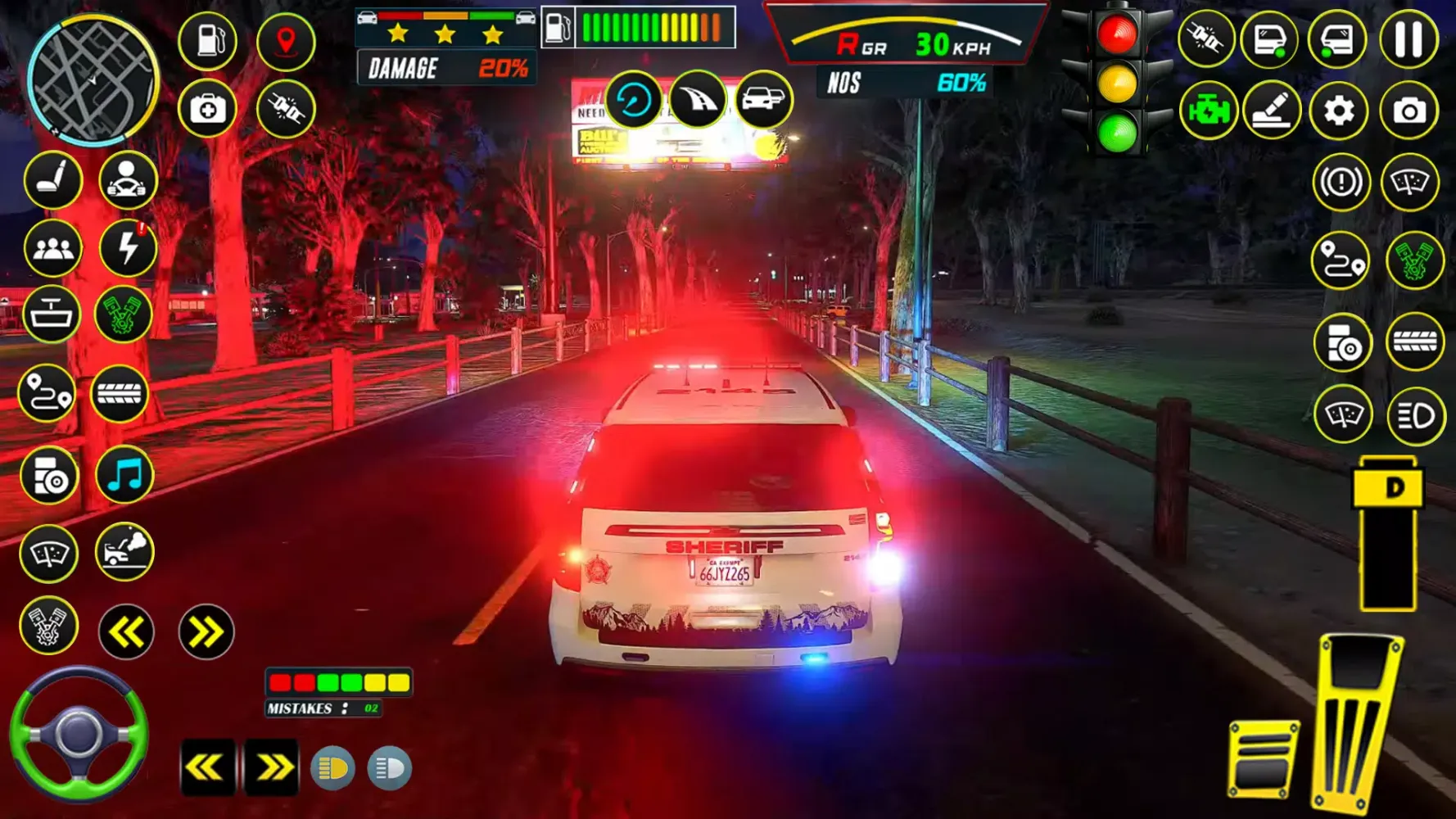Select the first aid repair icon
Viewport: 1456px width, 819px height.
click(x=208, y=108)
